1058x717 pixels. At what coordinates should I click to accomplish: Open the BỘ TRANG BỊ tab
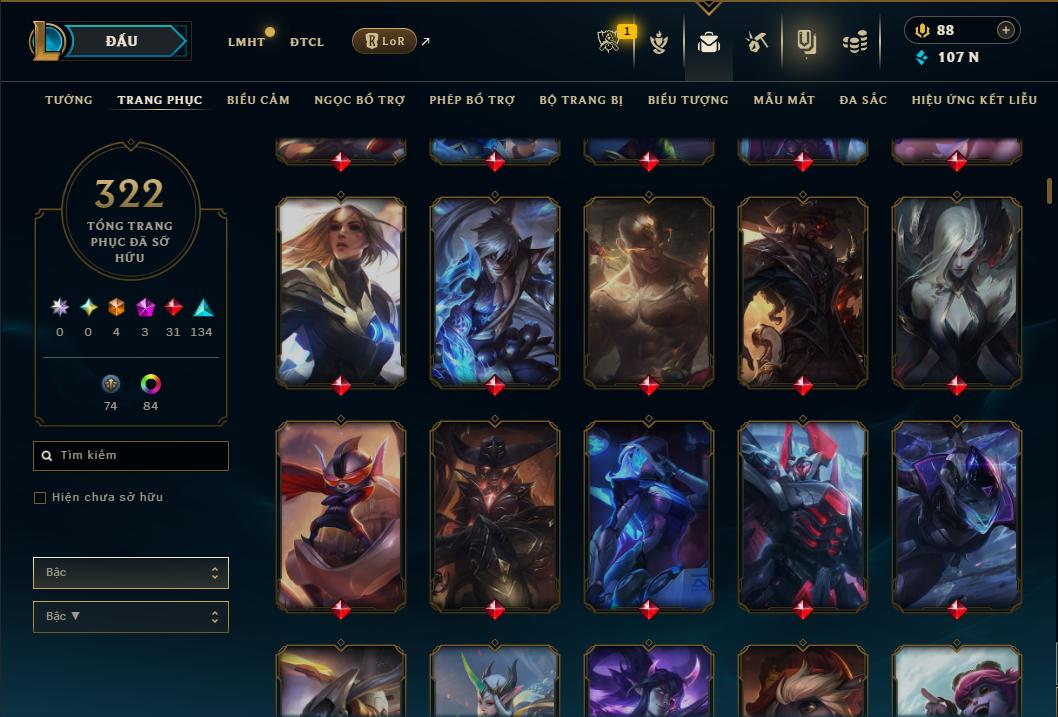pyautogui.click(x=581, y=100)
